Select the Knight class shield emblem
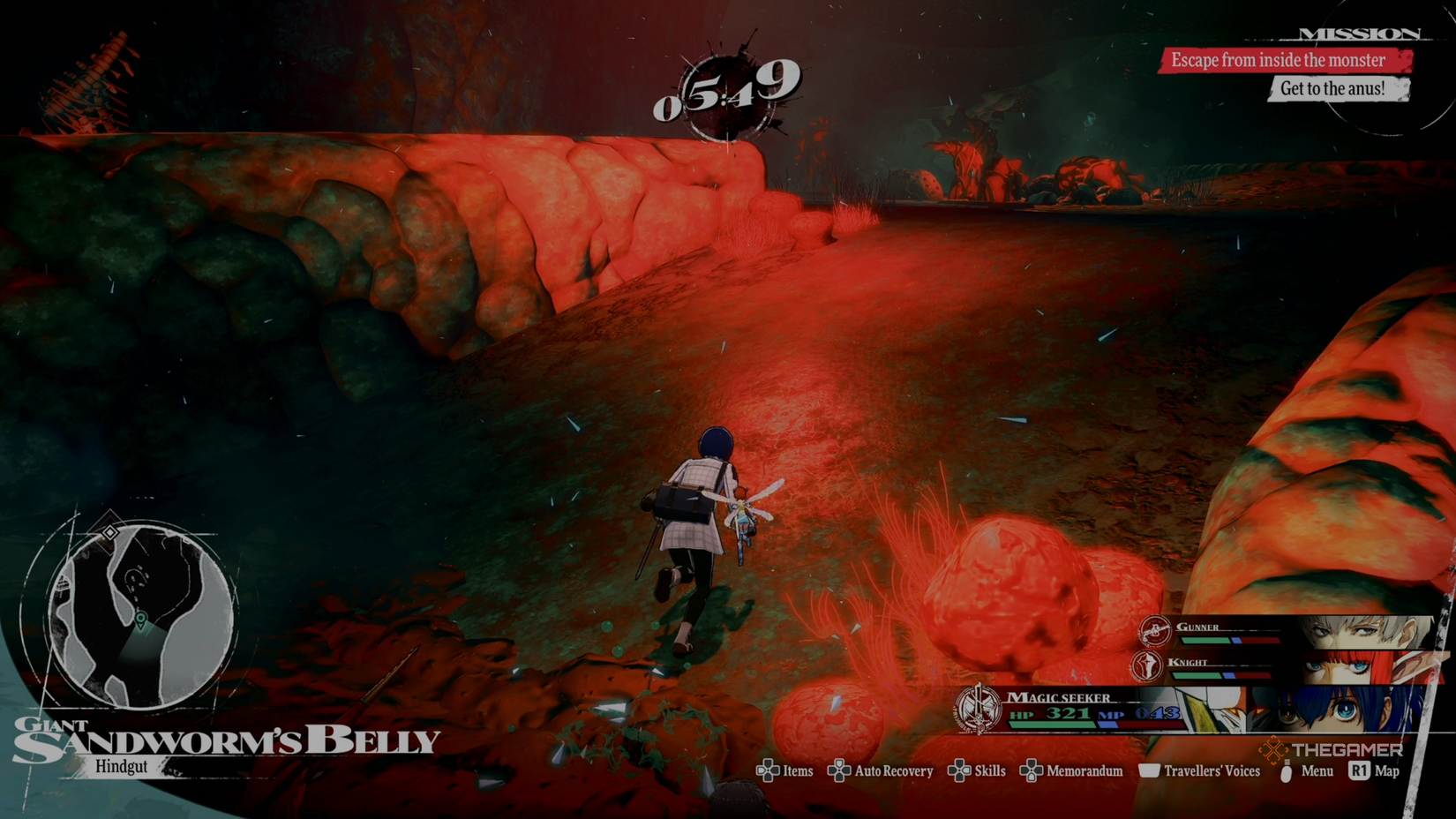Image resolution: width=1456 pixels, height=819 pixels. tap(1146, 667)
